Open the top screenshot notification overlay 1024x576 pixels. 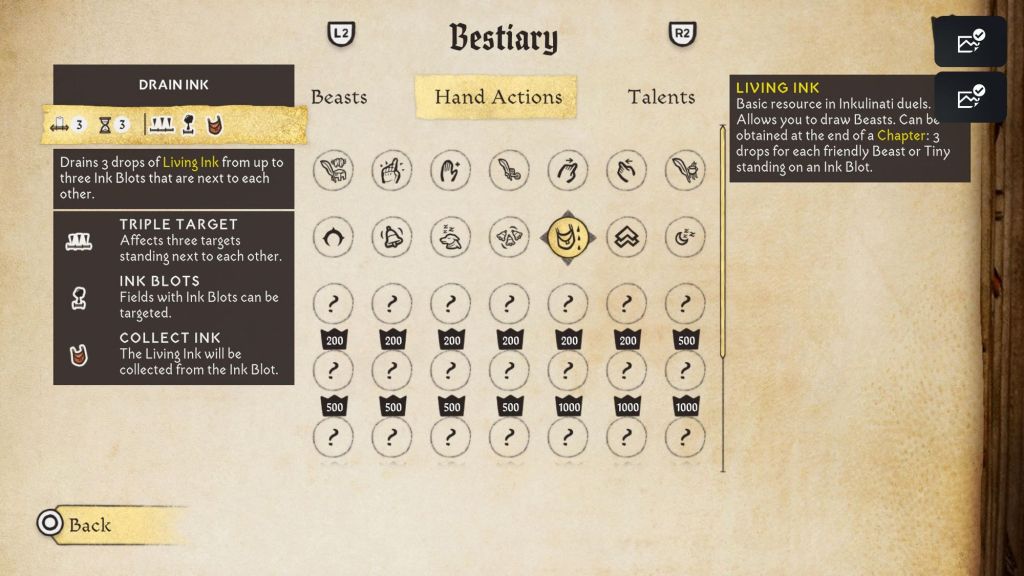(969, 42)
